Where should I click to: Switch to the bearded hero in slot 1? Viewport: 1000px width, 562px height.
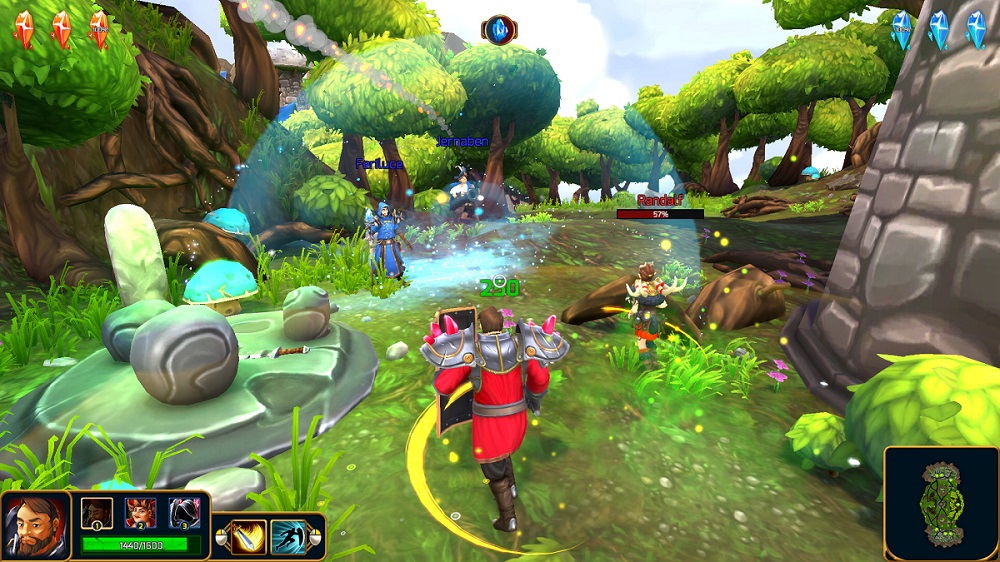96,512
